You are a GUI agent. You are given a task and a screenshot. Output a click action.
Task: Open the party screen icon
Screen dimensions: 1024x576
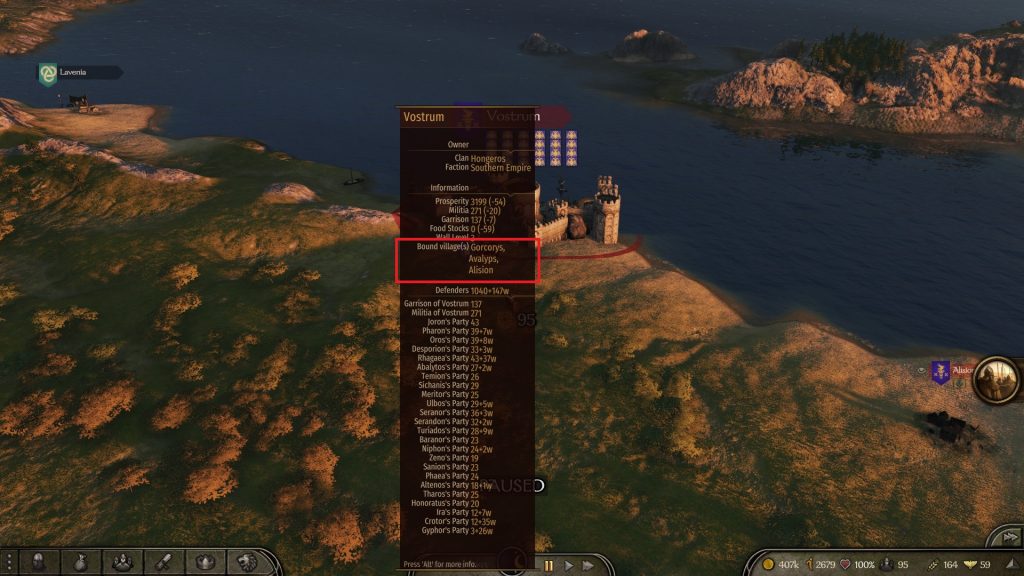tap(124, 562)
